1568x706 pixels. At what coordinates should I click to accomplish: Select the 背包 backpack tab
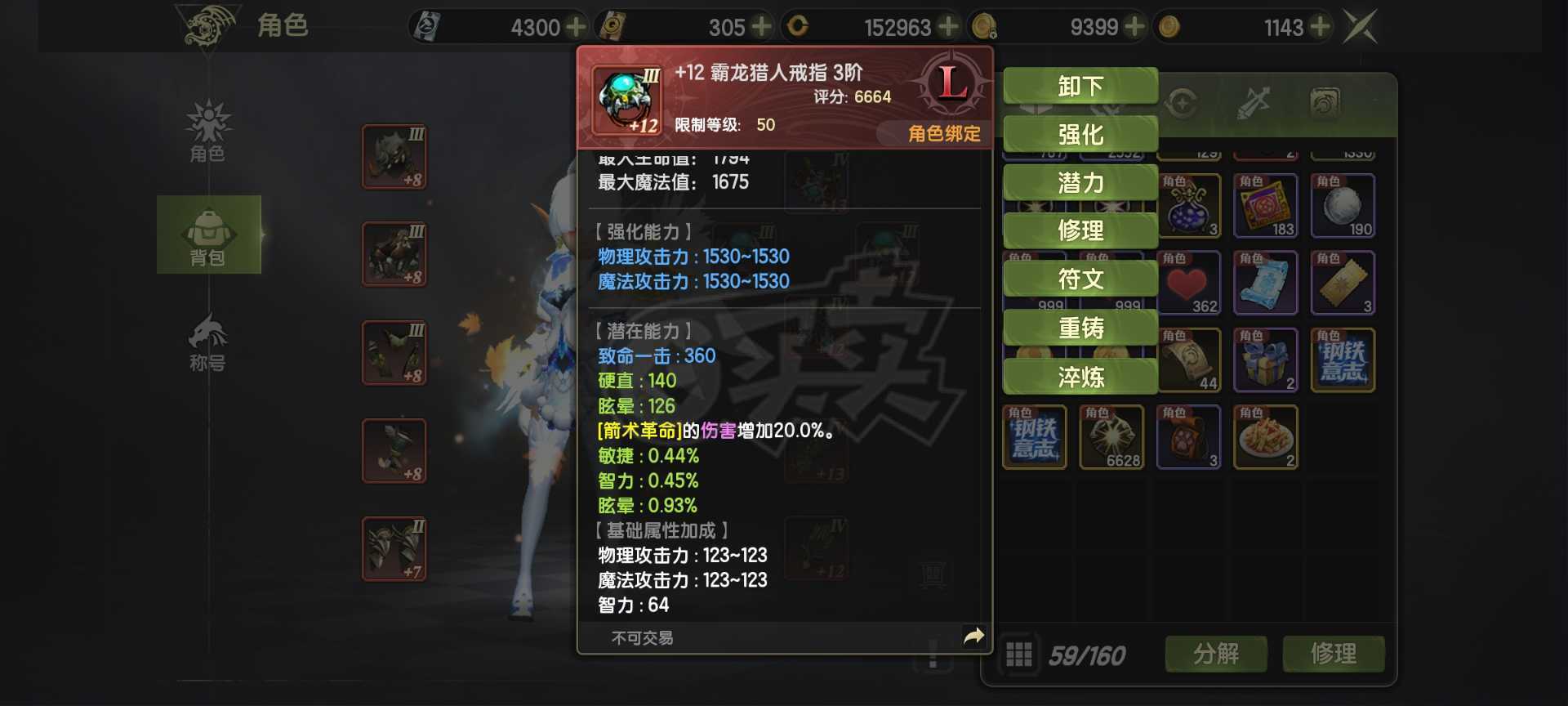coord(209,235)
